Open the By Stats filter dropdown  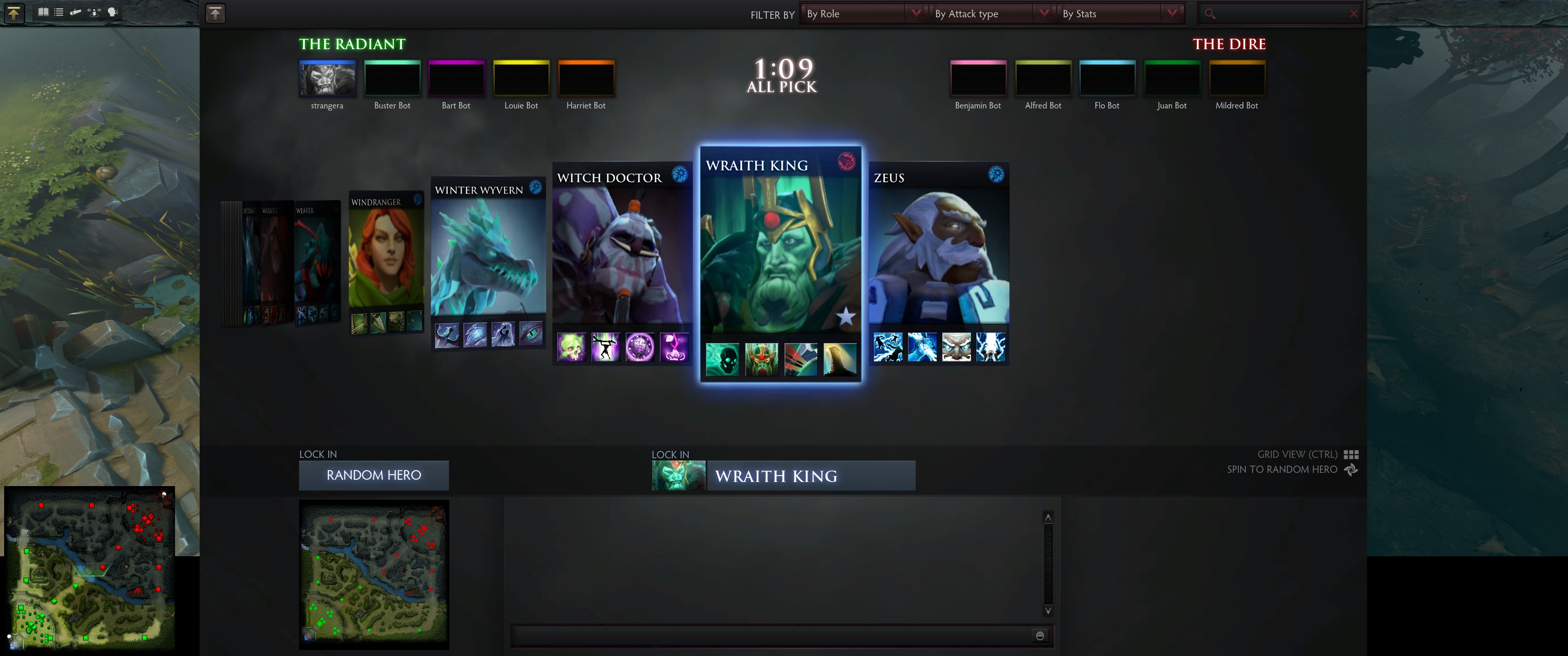click(x=1119, y=13)
